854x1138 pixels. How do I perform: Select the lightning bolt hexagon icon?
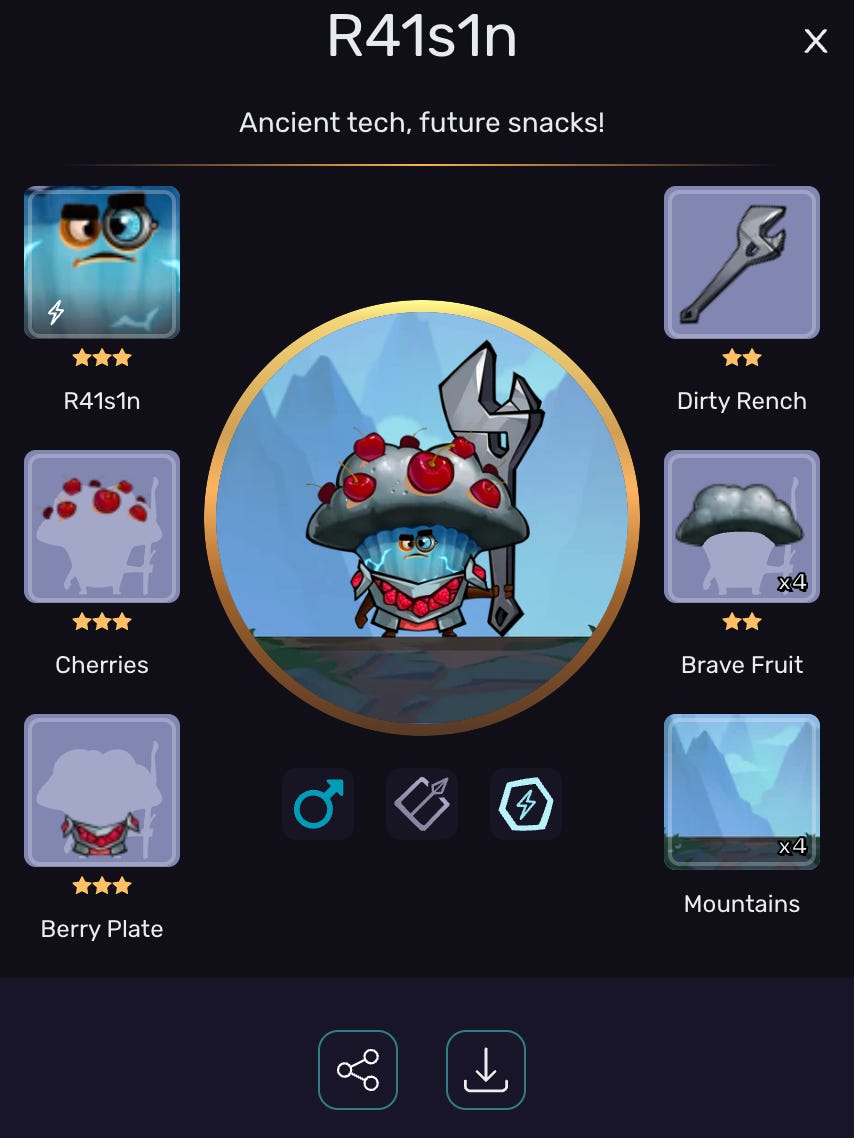tap(526, 803)
